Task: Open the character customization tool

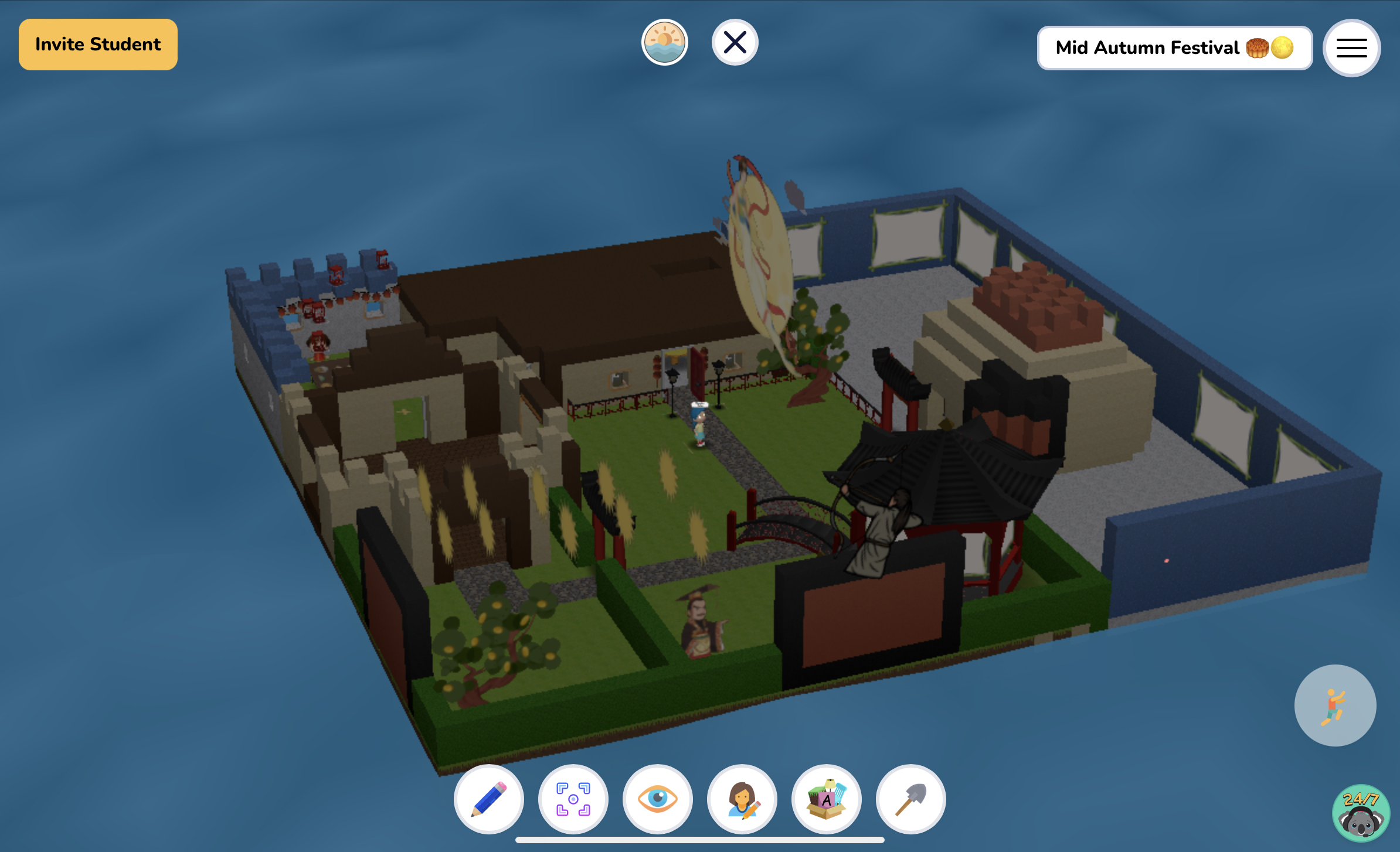Action: 742,799
